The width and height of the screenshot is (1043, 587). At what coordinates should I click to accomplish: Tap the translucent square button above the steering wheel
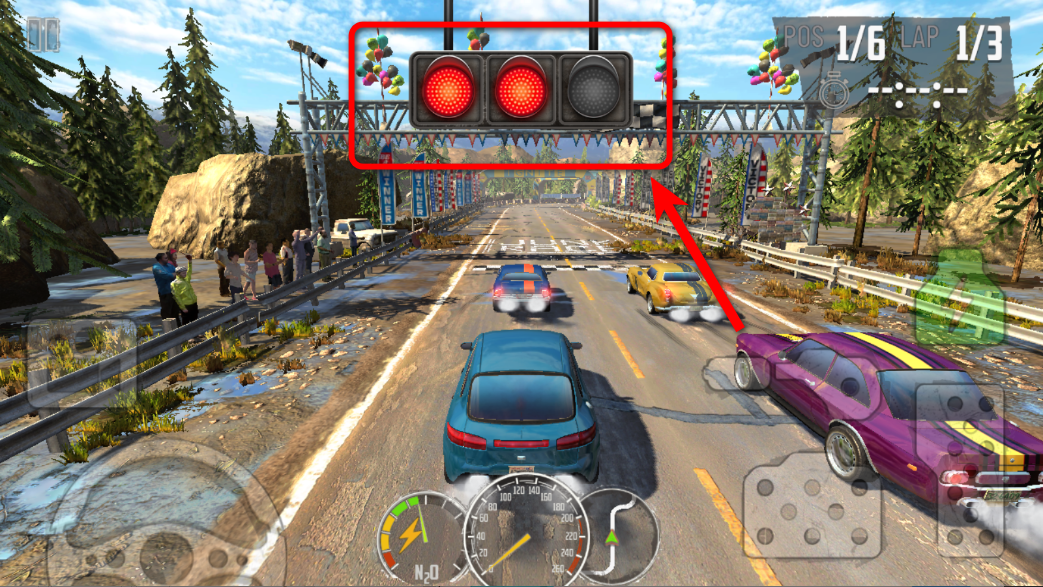coord(82,362)
